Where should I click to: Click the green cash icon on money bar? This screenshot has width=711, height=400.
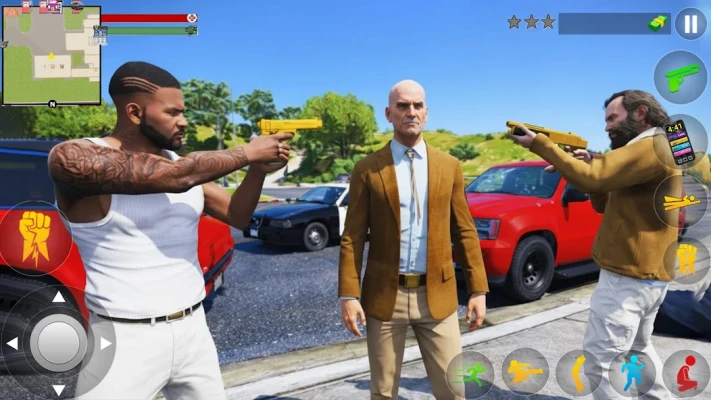click(x=657, y=22)
